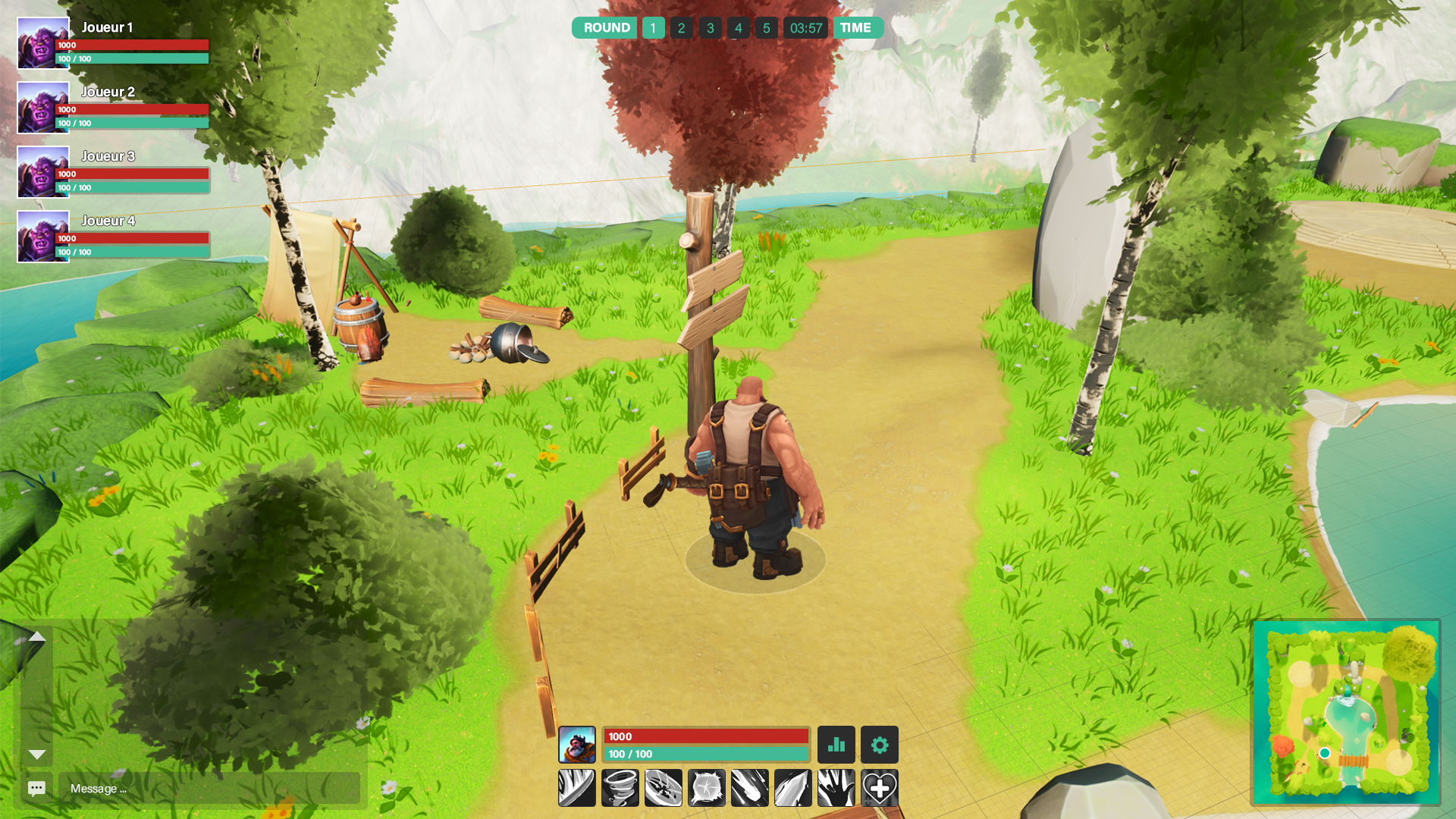
Task: Activate the sword slash ability
Action: (577, 788)
